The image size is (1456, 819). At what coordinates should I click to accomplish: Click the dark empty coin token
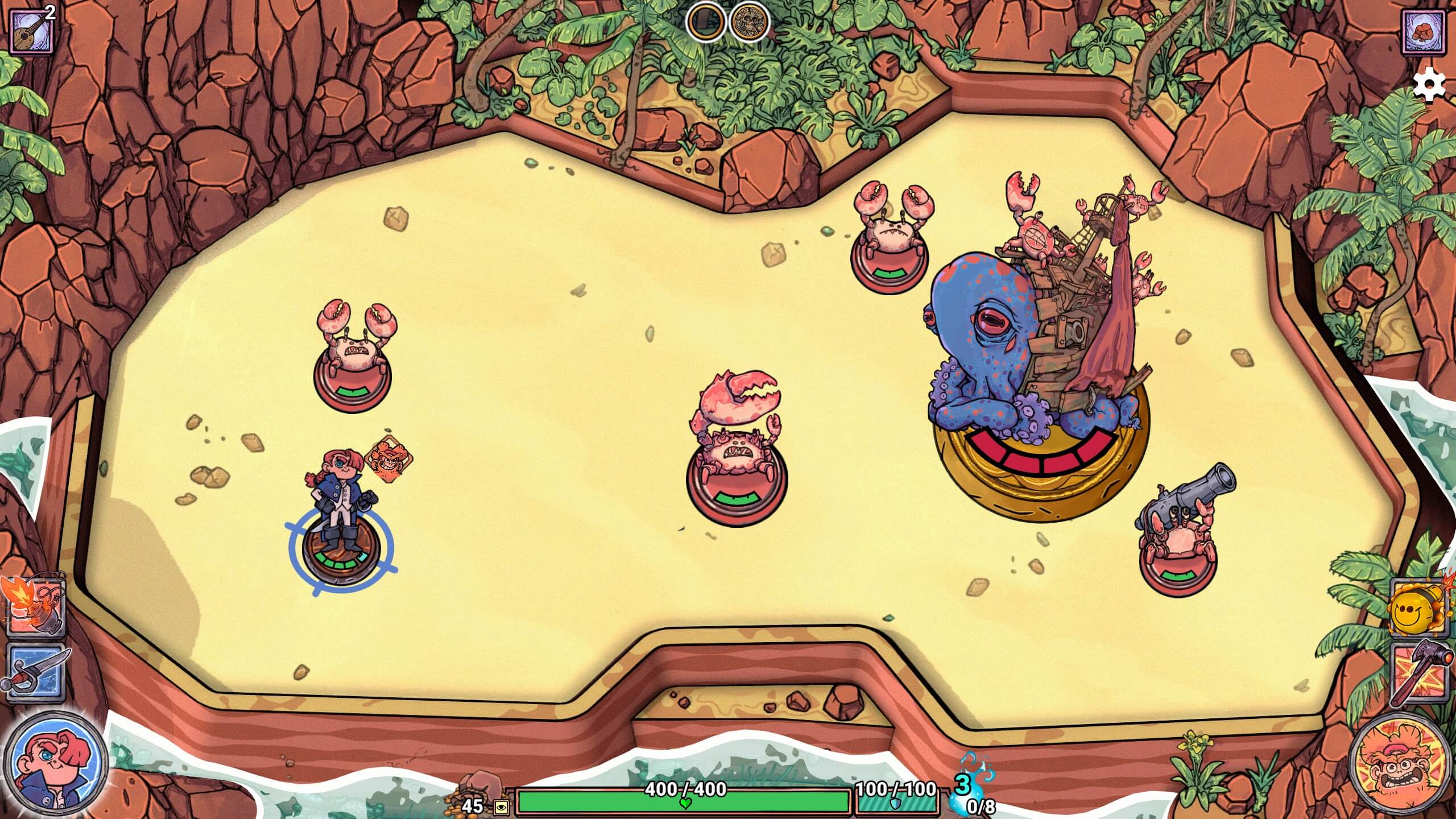706,23
